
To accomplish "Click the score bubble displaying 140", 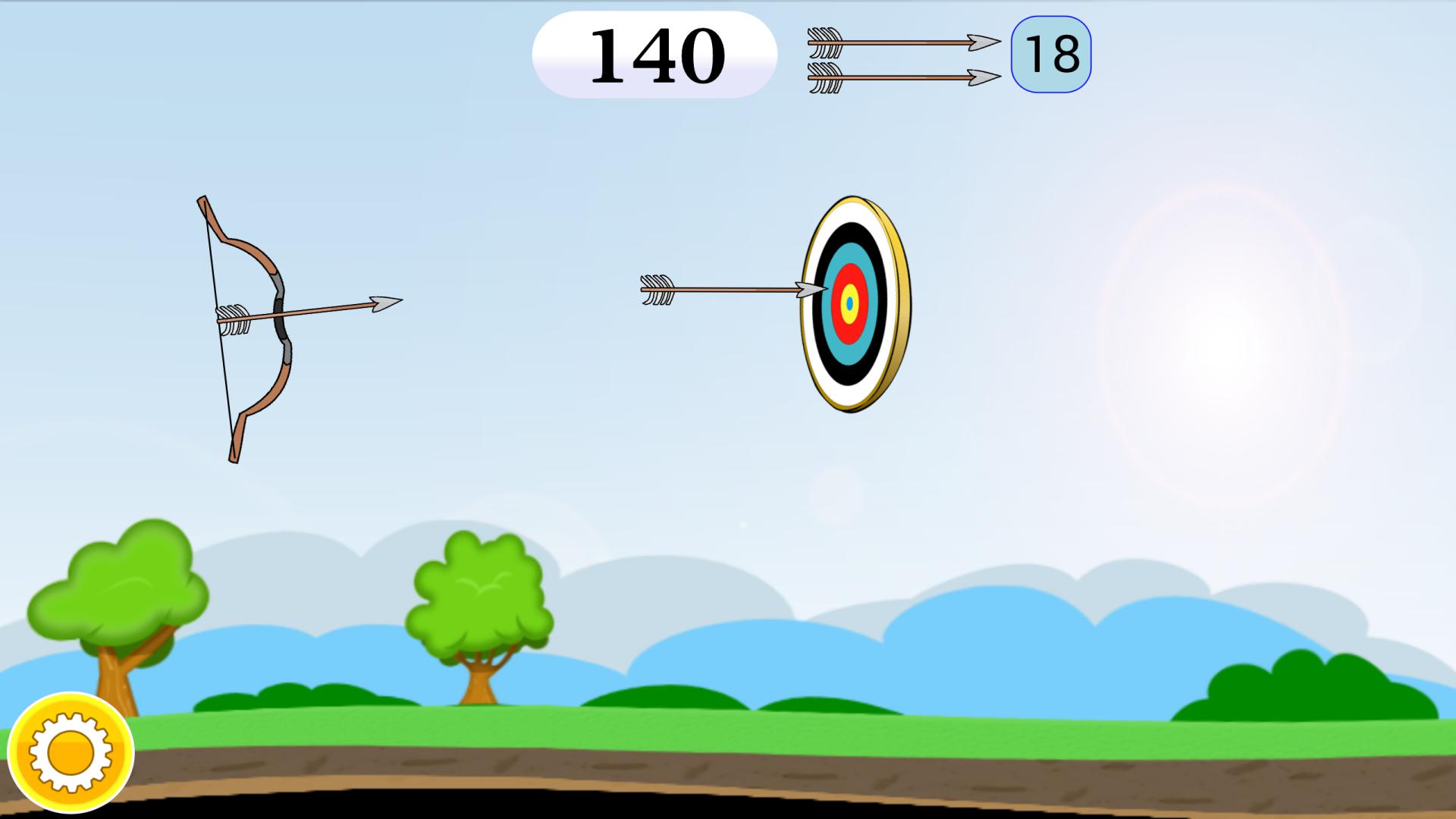I will 656,52.
